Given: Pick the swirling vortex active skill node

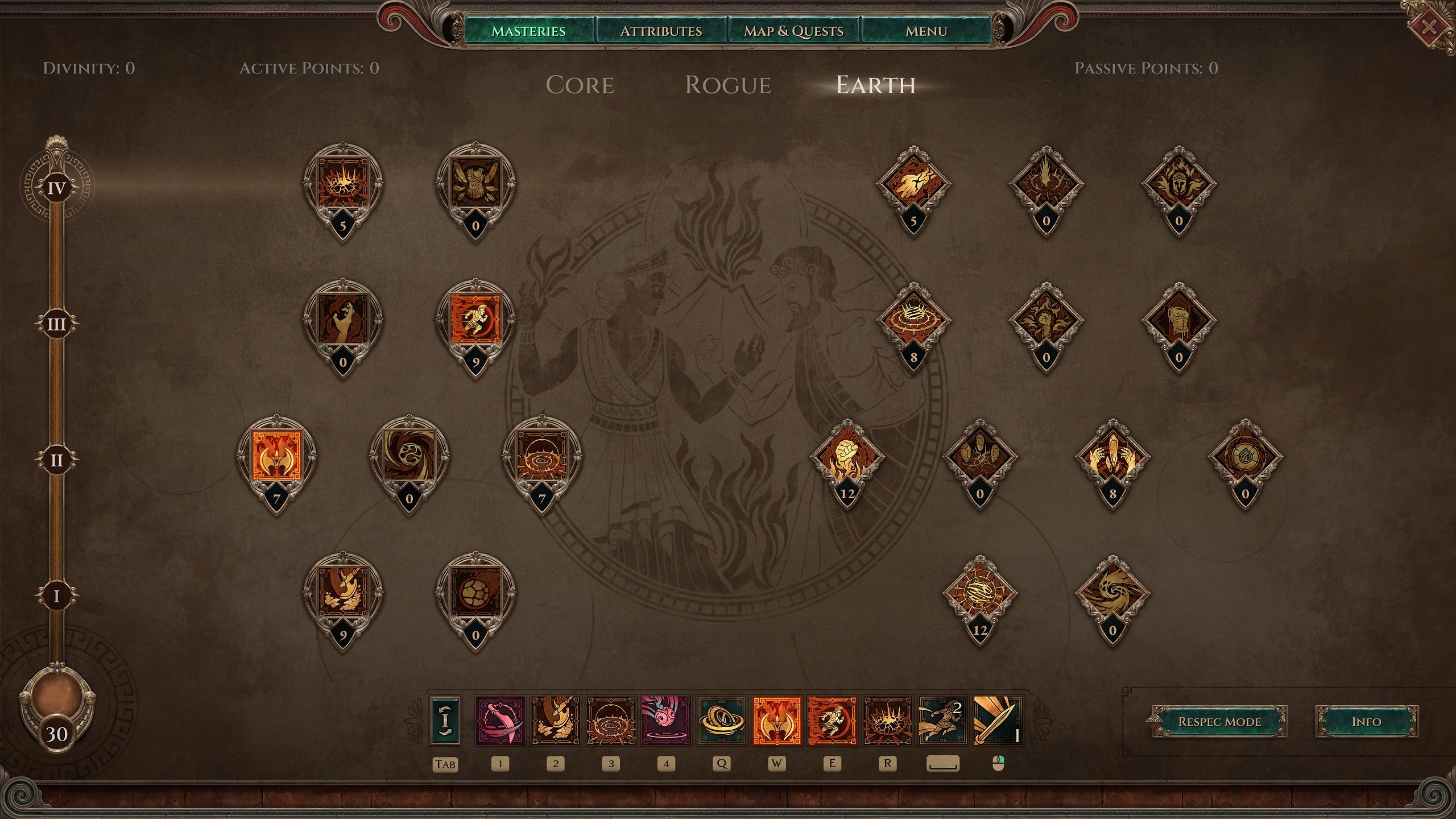Looking at the screenshot, I should [x=409, y=457].
